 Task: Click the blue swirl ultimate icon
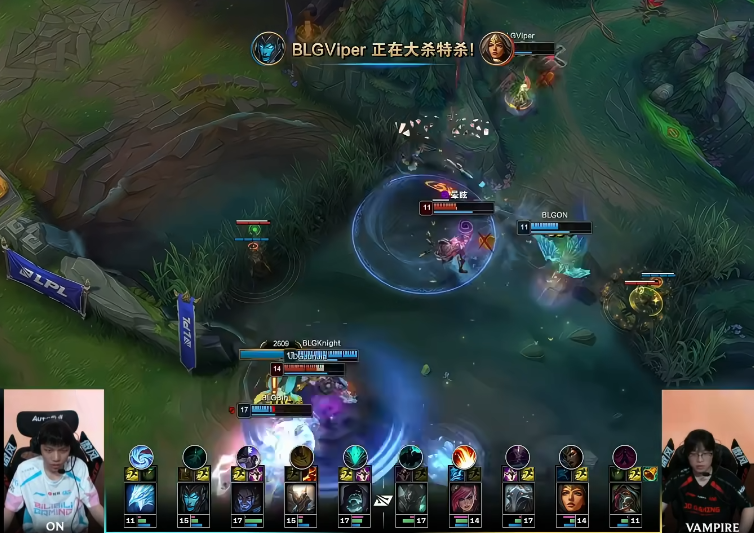[x=141, y=457]
